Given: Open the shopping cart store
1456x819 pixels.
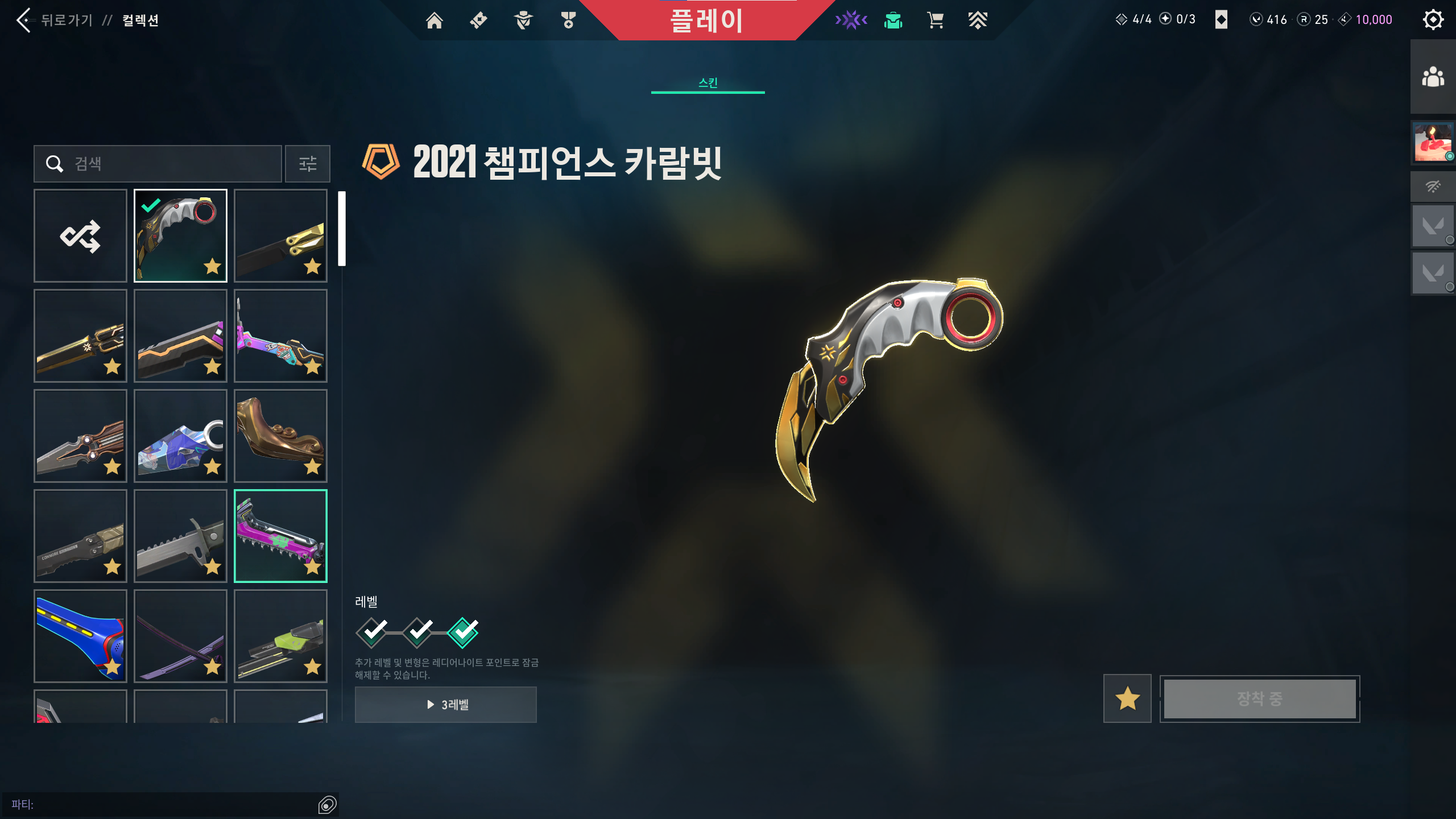Looking at the screenshot, I should pos(936,20).
